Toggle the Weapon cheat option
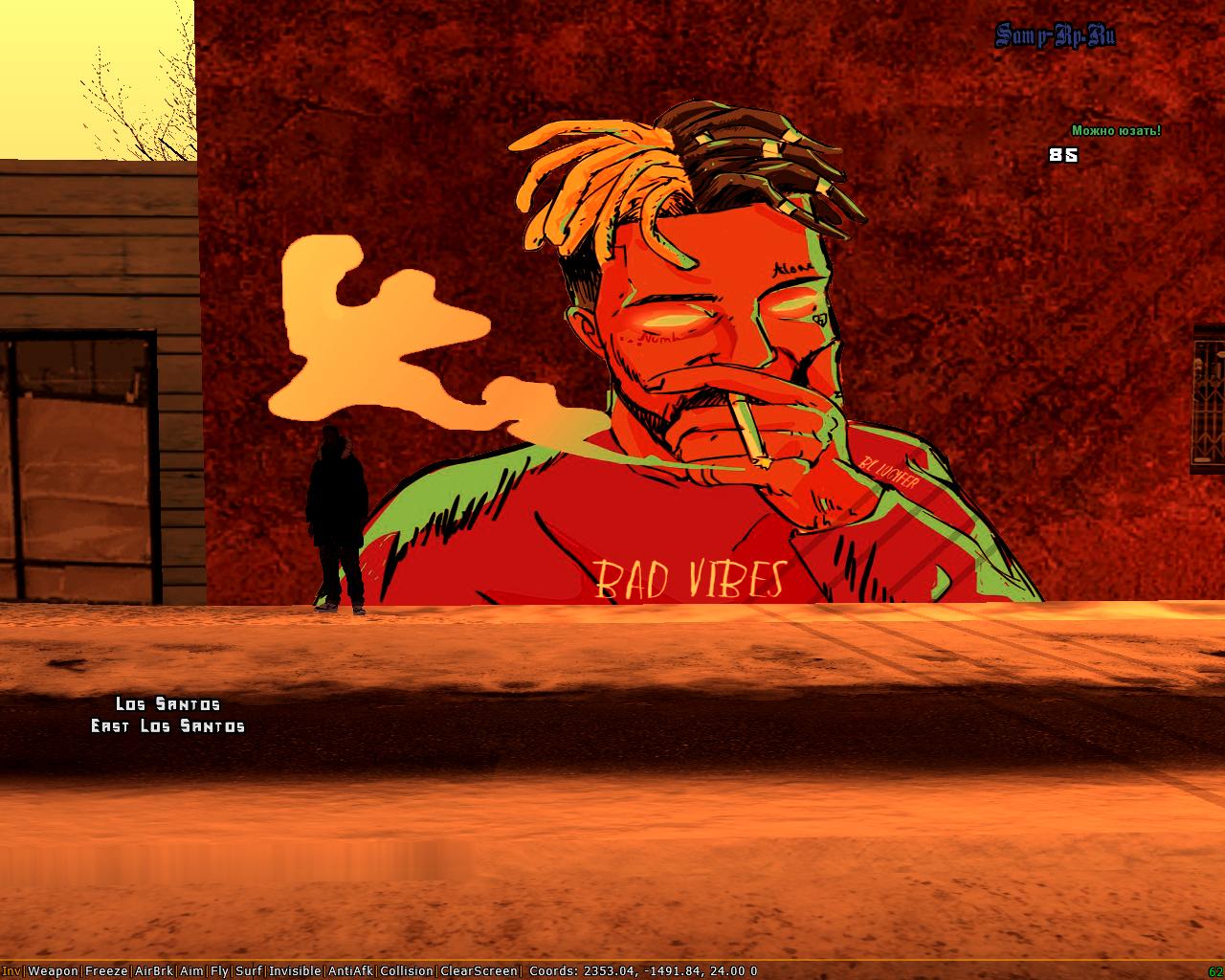Image resolution: width=1225 pixels, height=980 pixels. click(x=53, y=970)
